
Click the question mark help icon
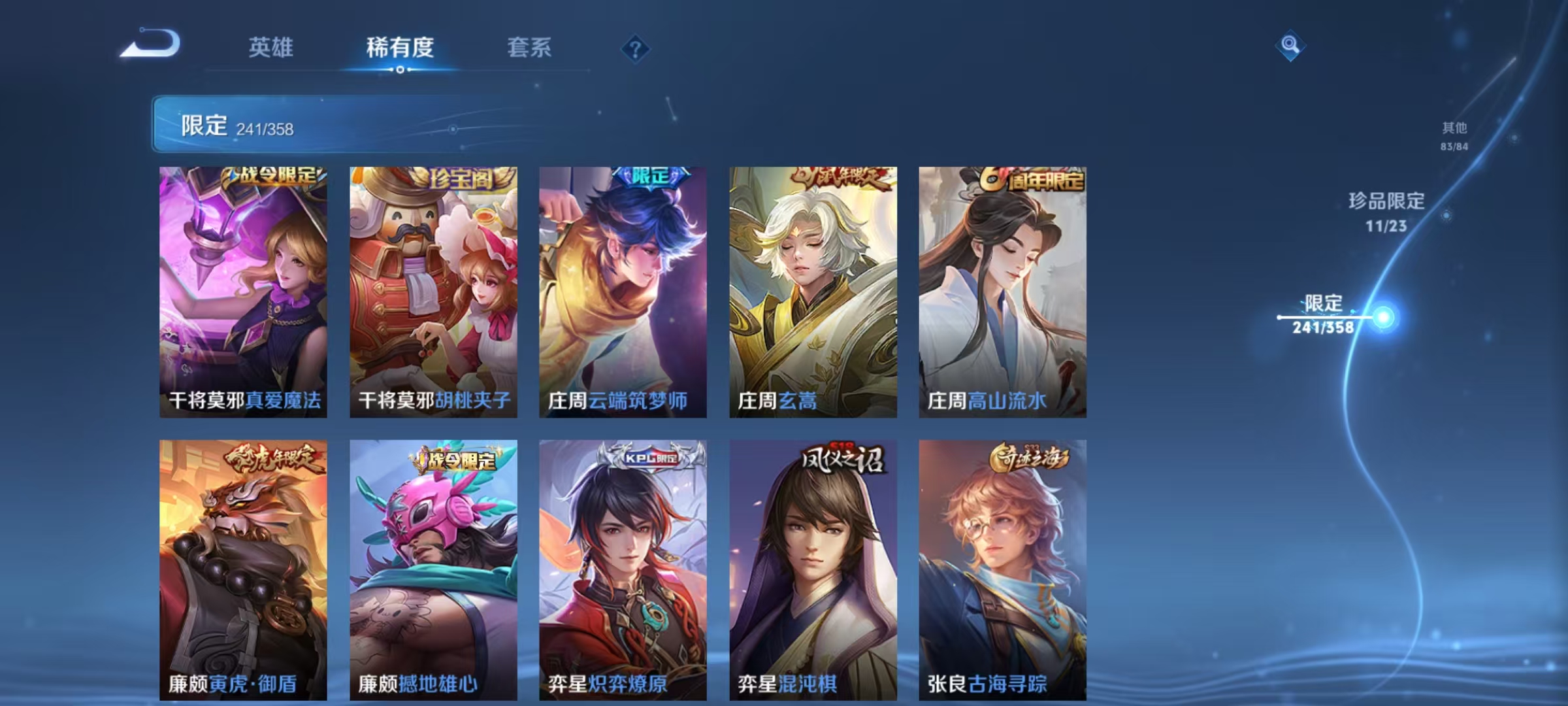(x=635, y=50)
